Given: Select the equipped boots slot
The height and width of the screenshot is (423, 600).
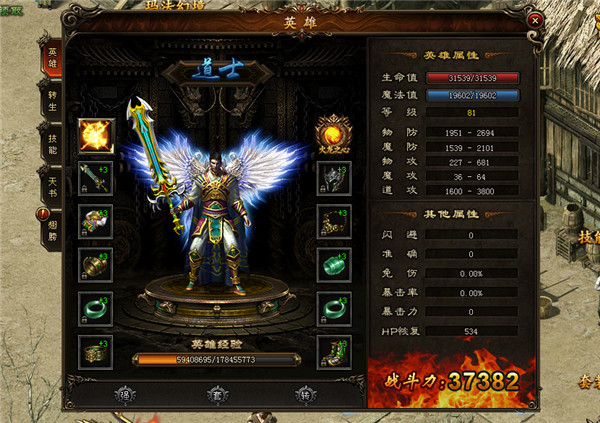Looking at the screenshot, I should click(333, 351).
